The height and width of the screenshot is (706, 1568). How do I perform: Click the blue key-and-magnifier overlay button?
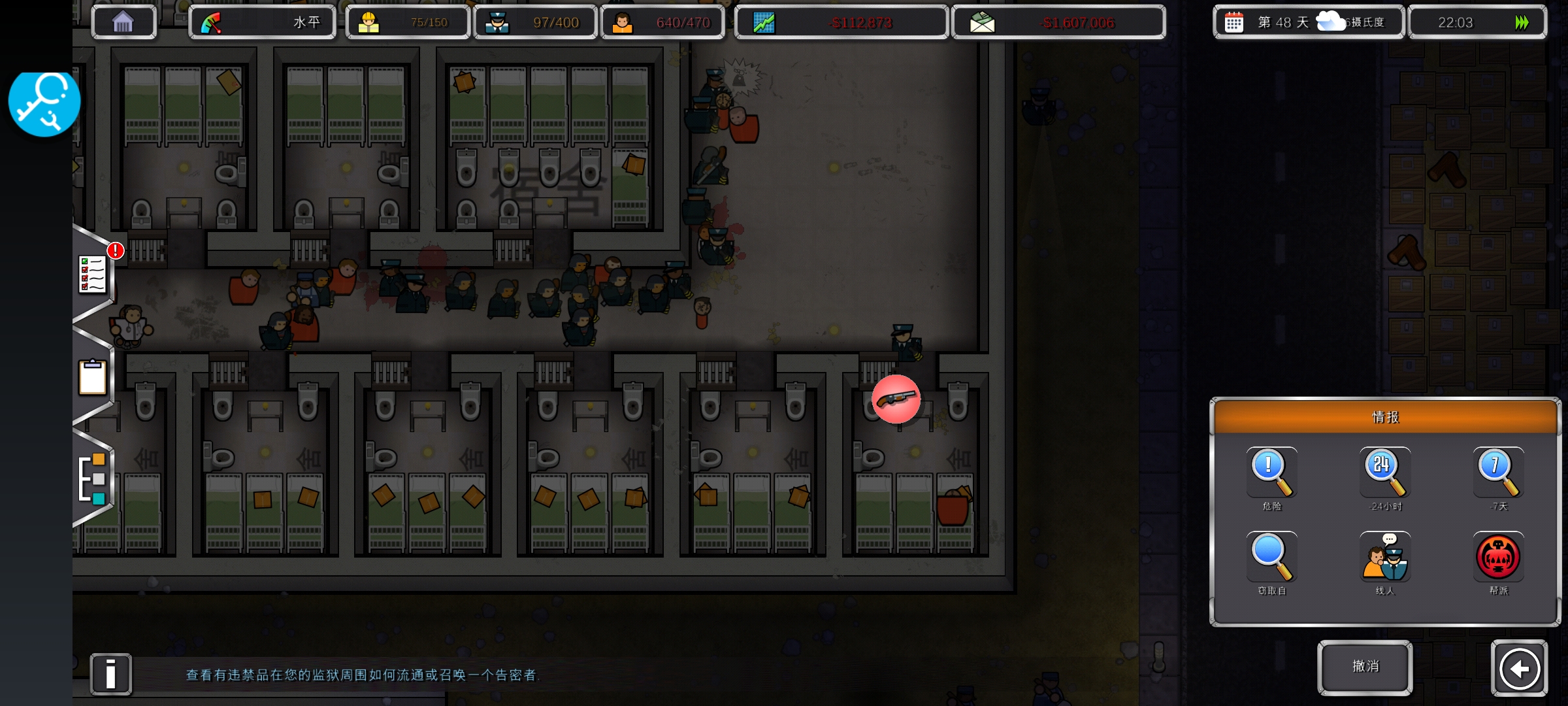[44, 102]
